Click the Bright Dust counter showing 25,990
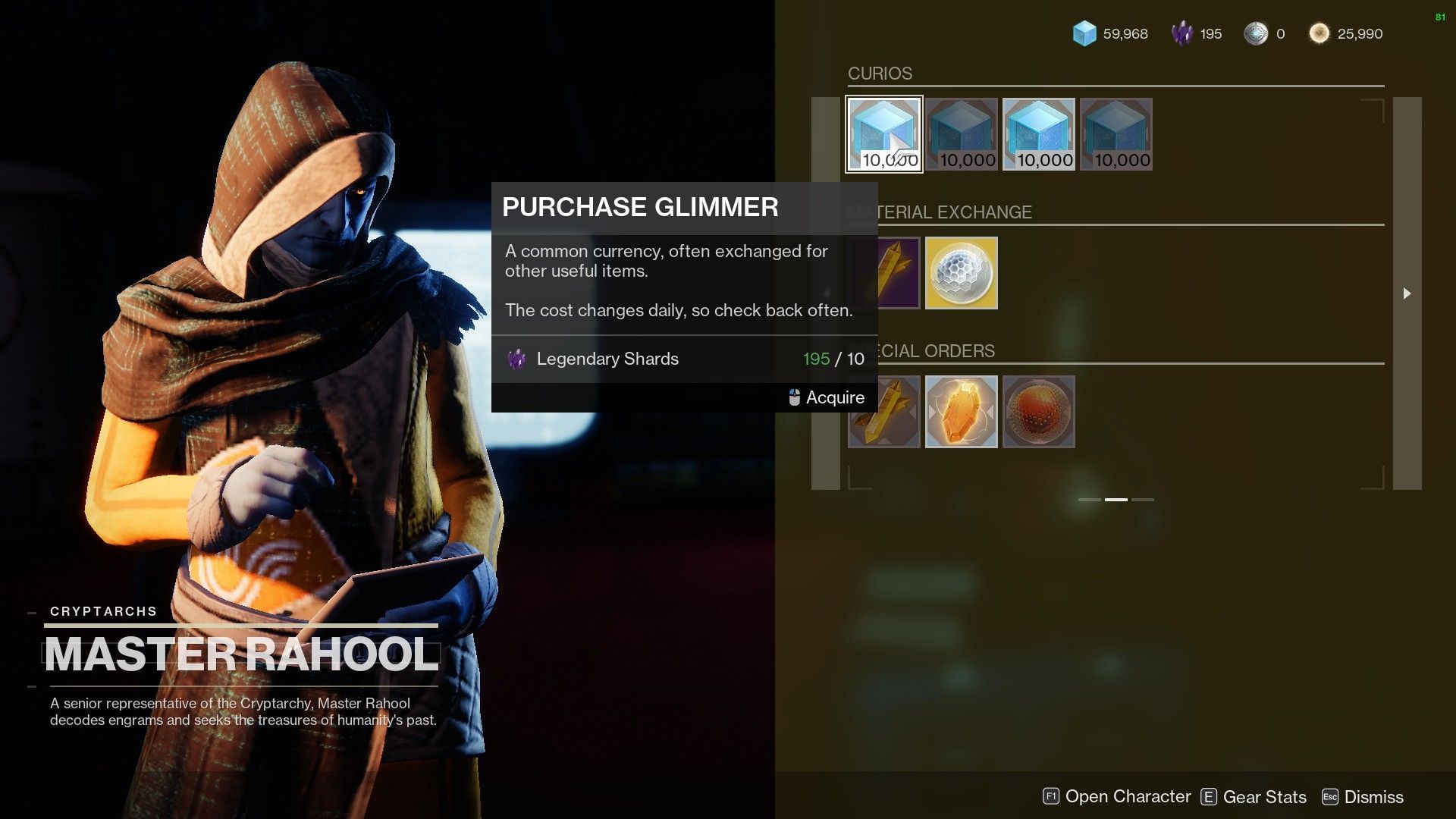This screenshot has width=1456, height=819. click(x=1348, y=33)
